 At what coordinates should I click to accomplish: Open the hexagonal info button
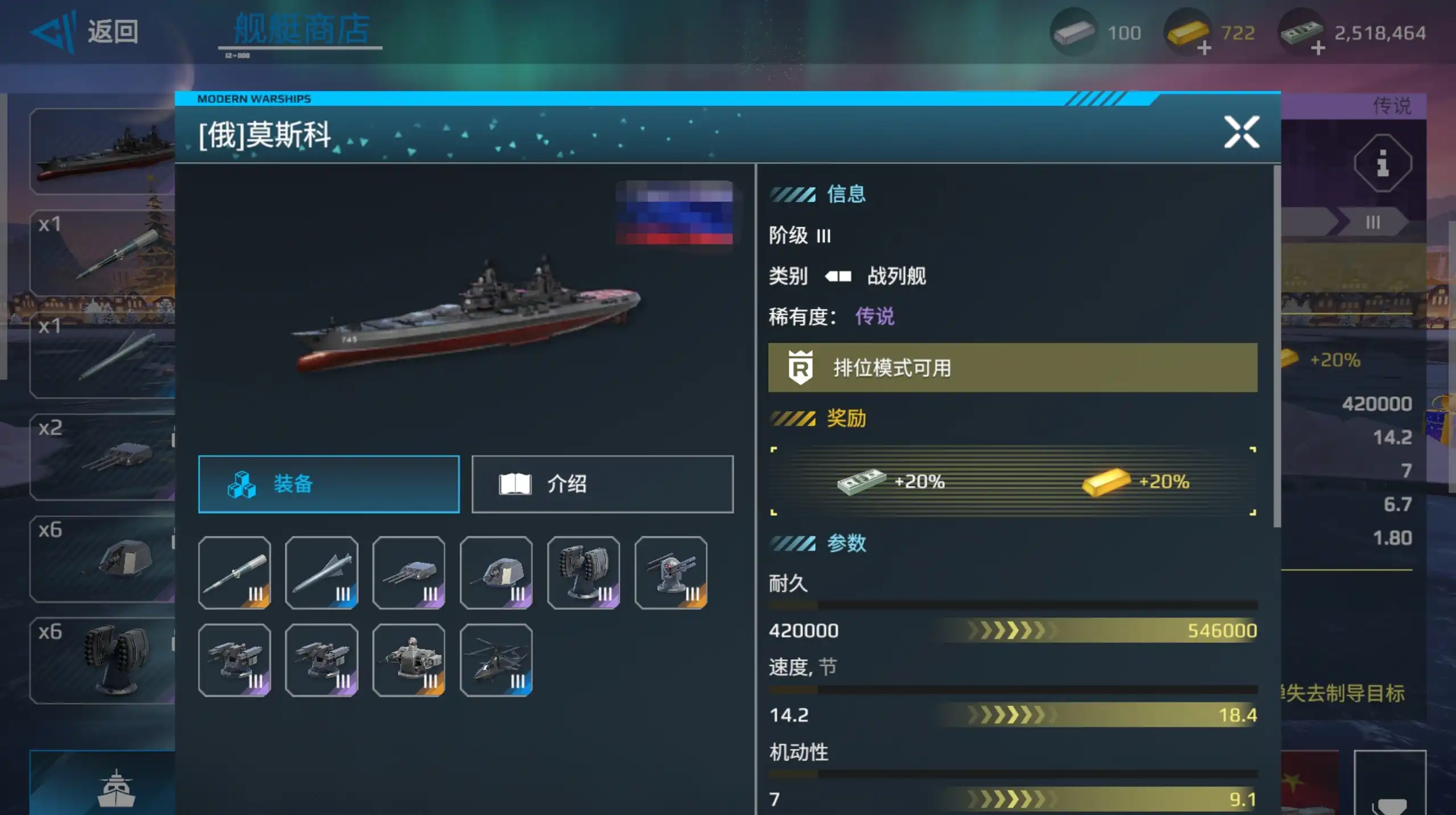[x=1382, y=164]
